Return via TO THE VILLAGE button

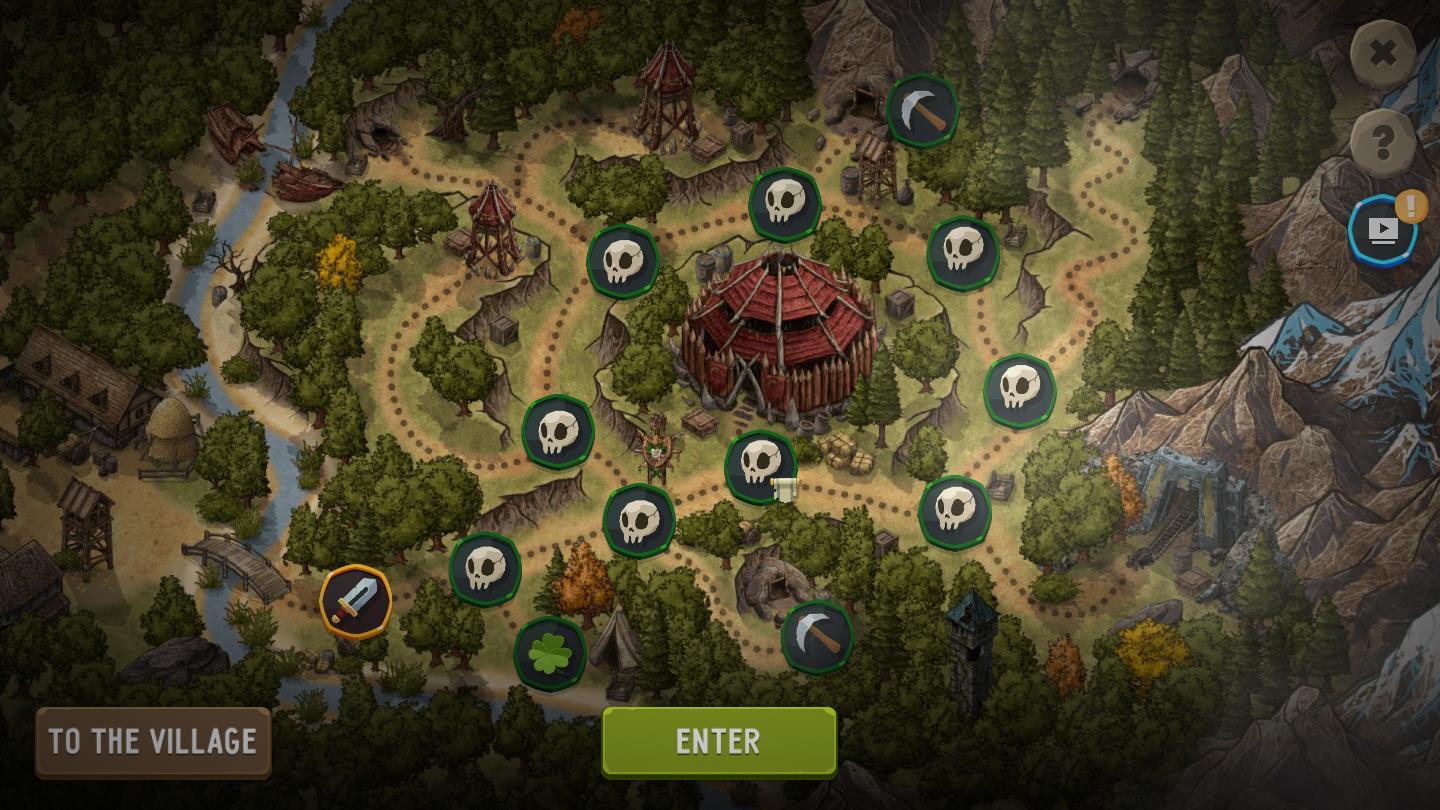click(153, 741)
